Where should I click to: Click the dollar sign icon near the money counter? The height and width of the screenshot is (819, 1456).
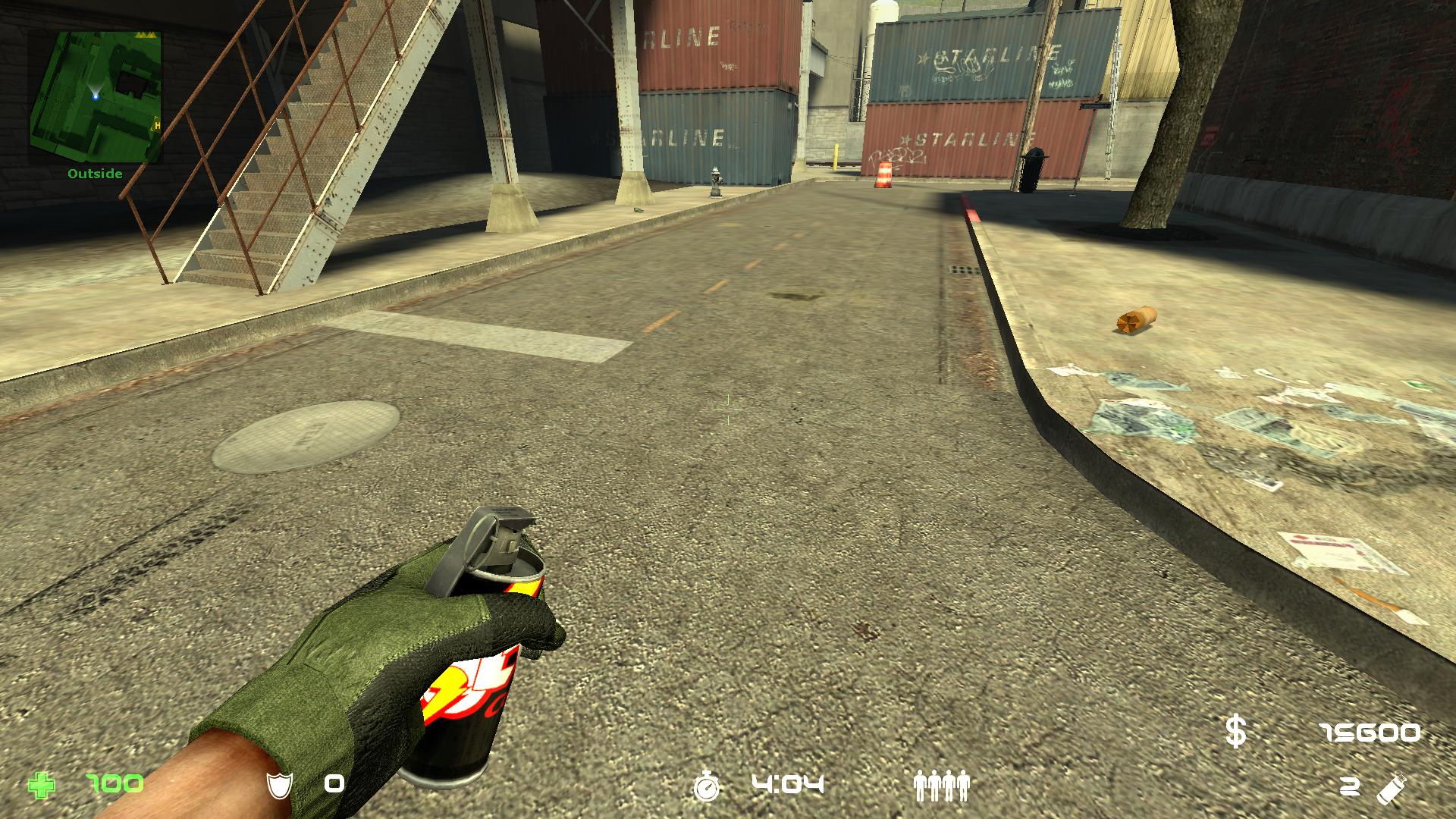pos(1236,731)
